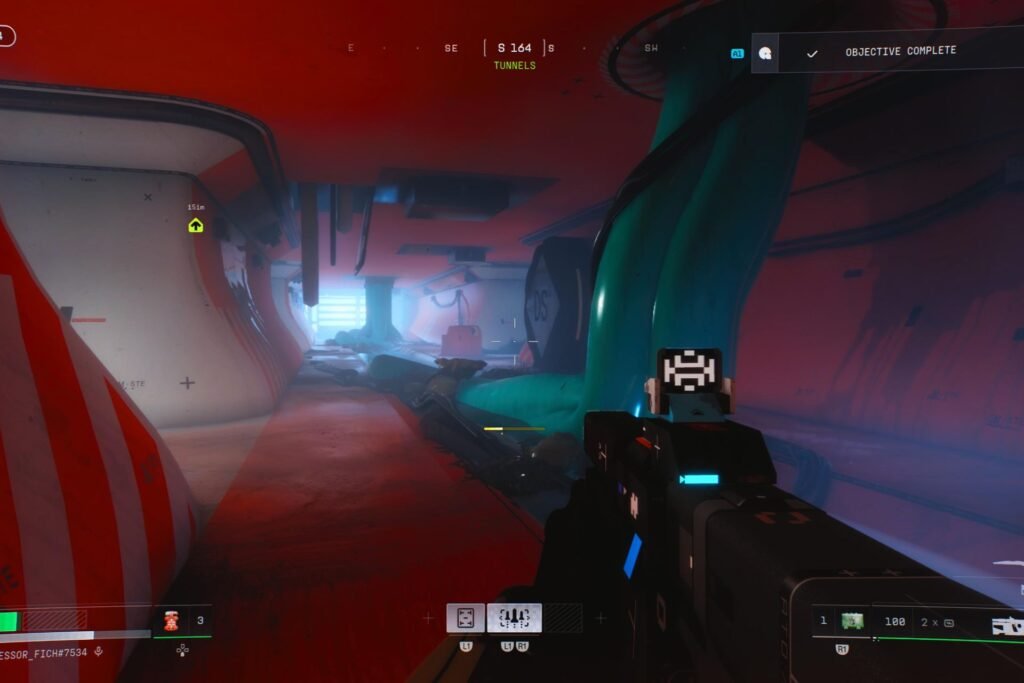1024x683 pixels.
Task: Select the red consumable item slot
Action: [x=170, y=621]
